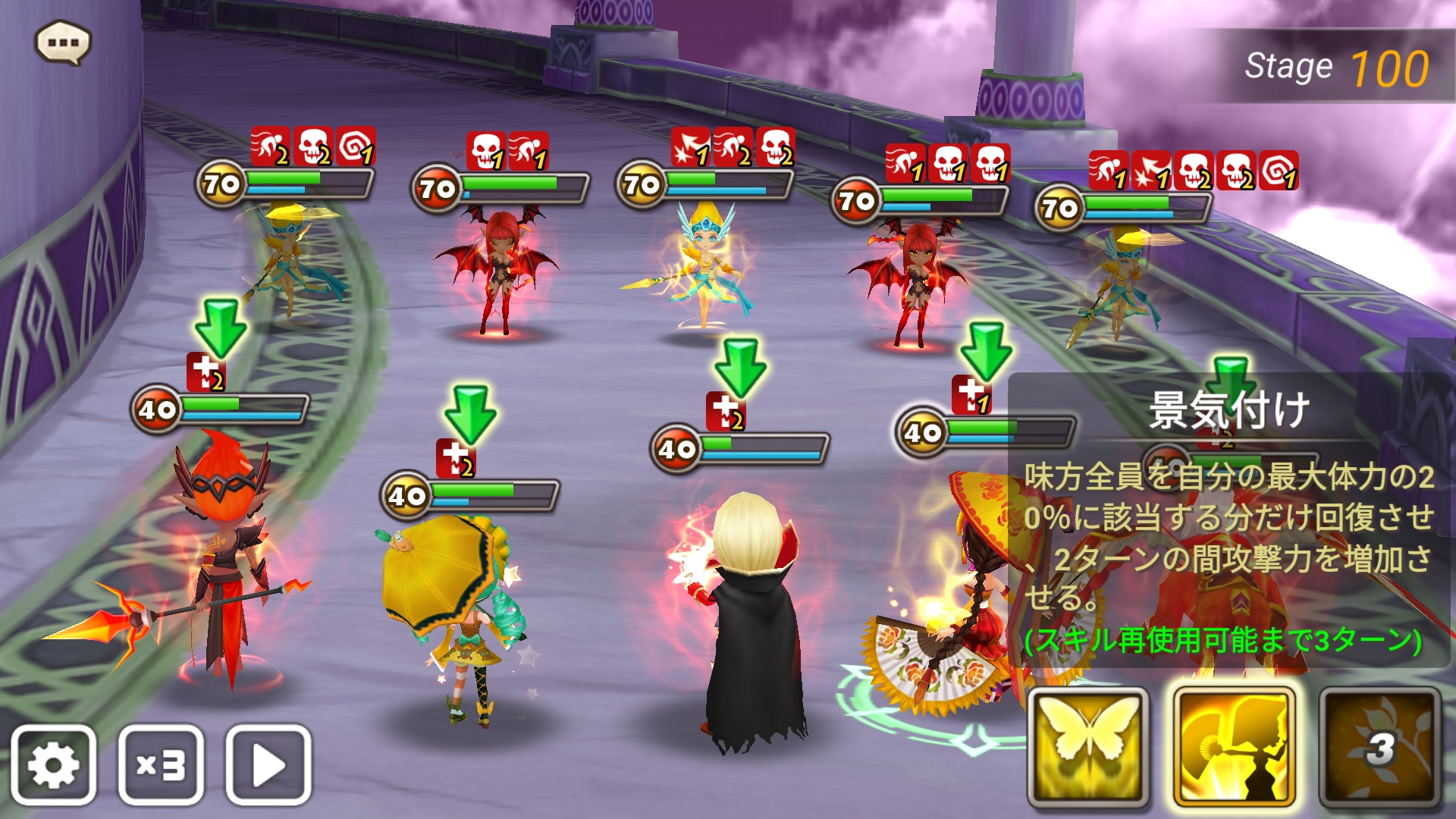Open the gear settings menu
The width and height of the screenshot is (1456, 819).
53,764
